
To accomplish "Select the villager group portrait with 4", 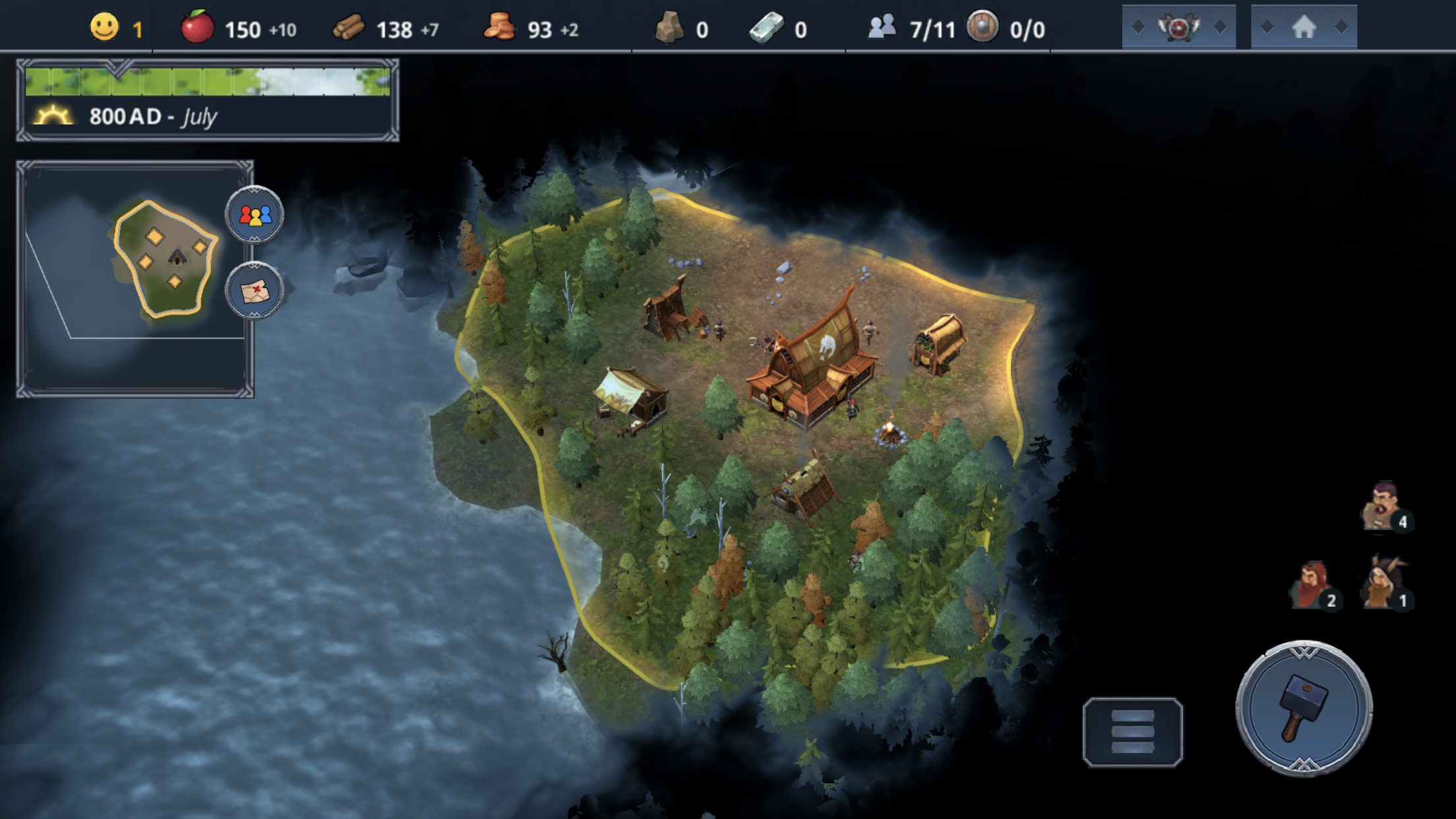I will coord(1383,506).
